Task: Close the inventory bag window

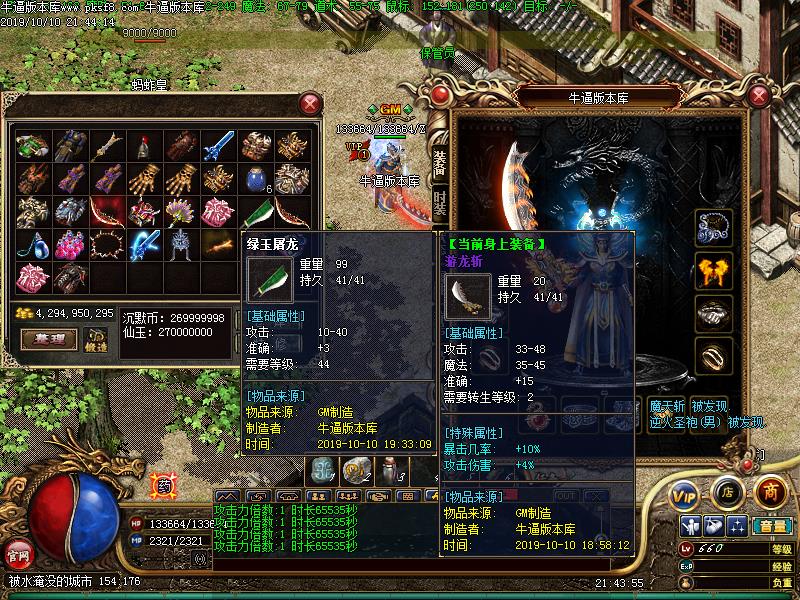Action: pyautogui.click(x=311, y=103)
